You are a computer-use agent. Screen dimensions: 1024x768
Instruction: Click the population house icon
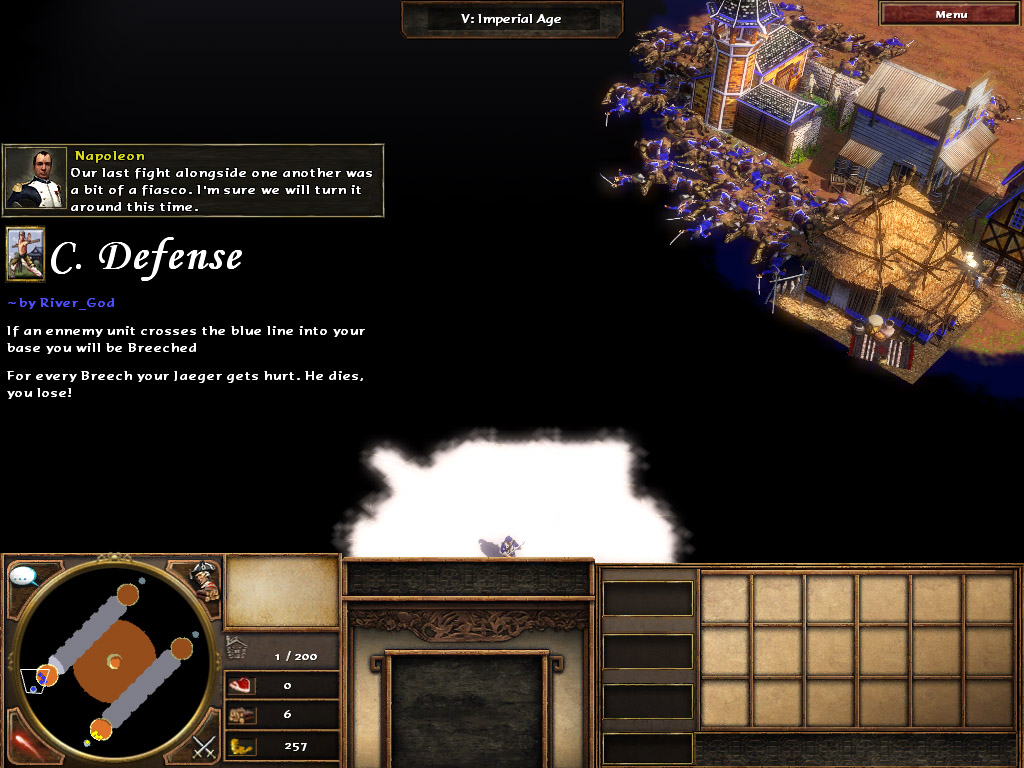tap(236, 648)
